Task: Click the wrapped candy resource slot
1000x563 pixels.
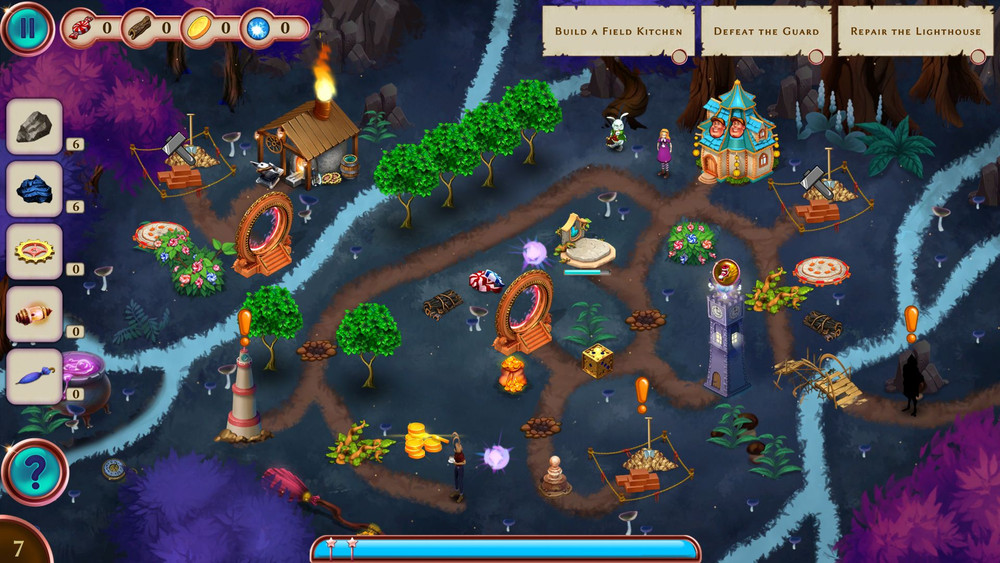Action: coord(35,314)
